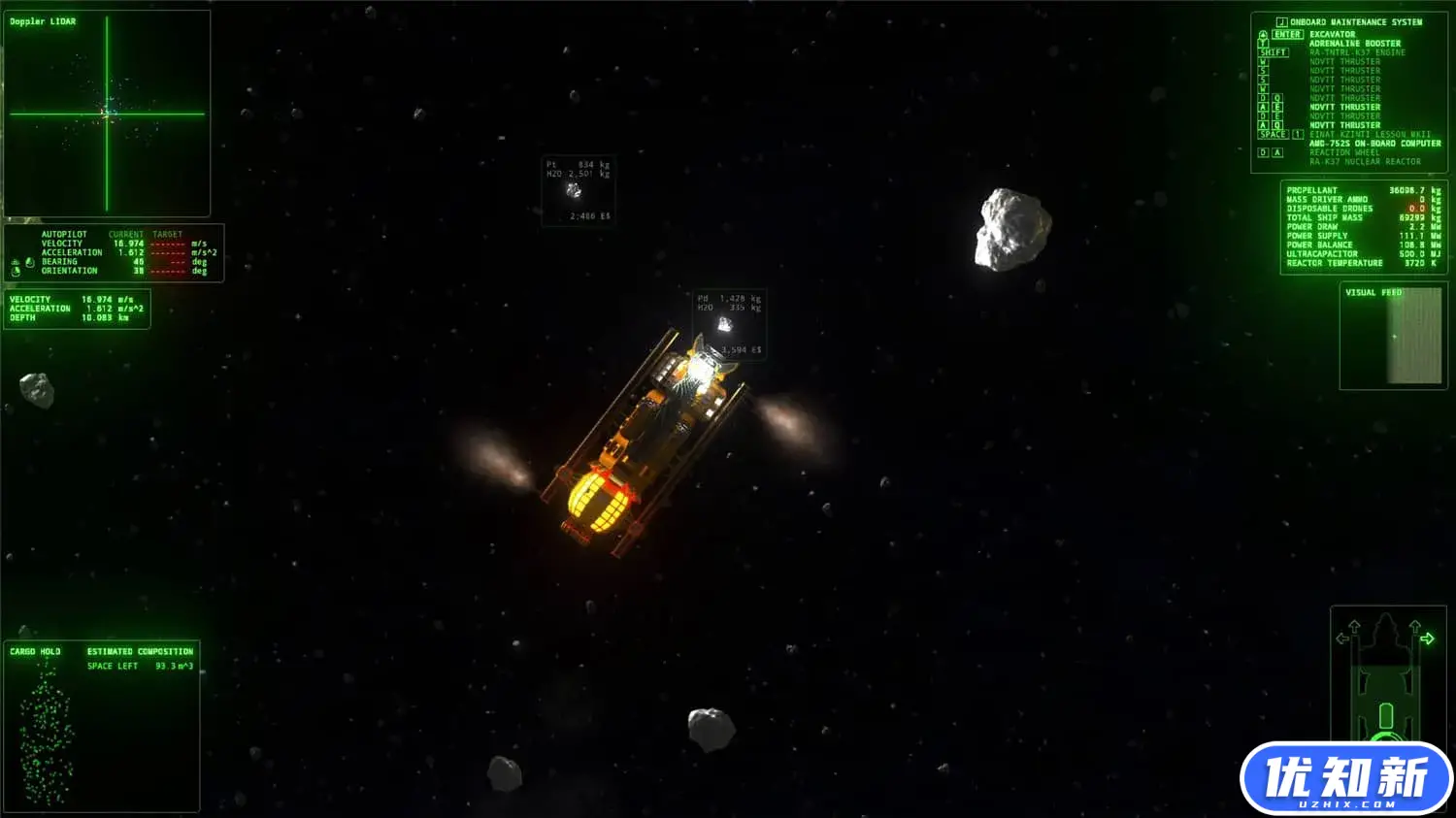Click the reaction wheel indicator on the ship schematic
The image size is (1456, 818).
pos(1386,737)
